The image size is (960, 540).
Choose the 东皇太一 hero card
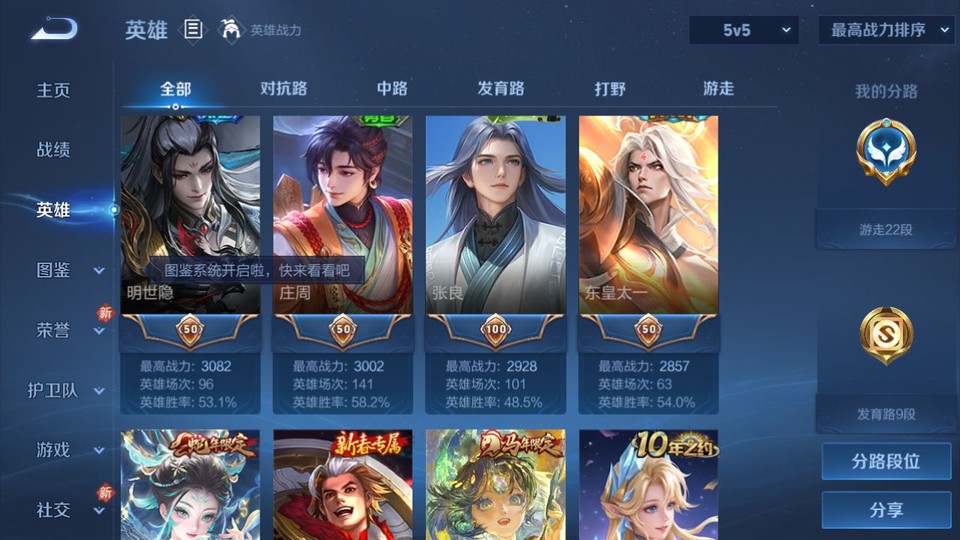click(649, 215)
